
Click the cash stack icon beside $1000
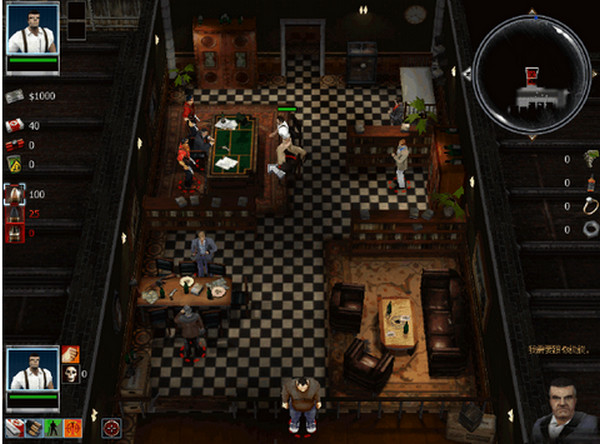(15, 96)
